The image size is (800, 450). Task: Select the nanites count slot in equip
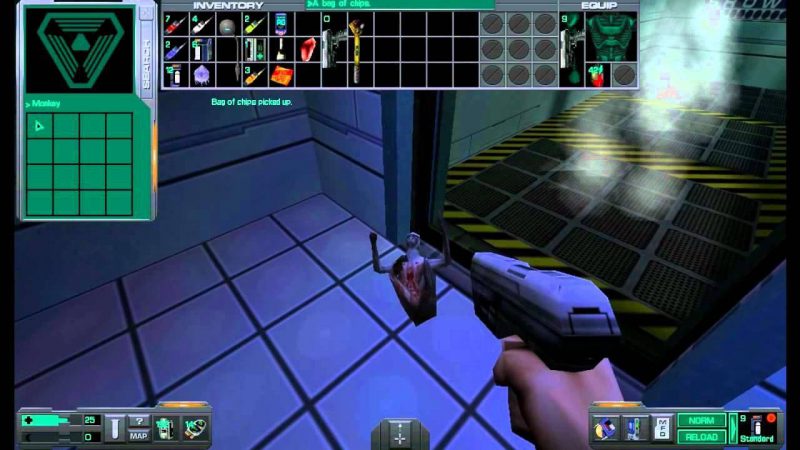pyautogui.click(x=597, y=74)
